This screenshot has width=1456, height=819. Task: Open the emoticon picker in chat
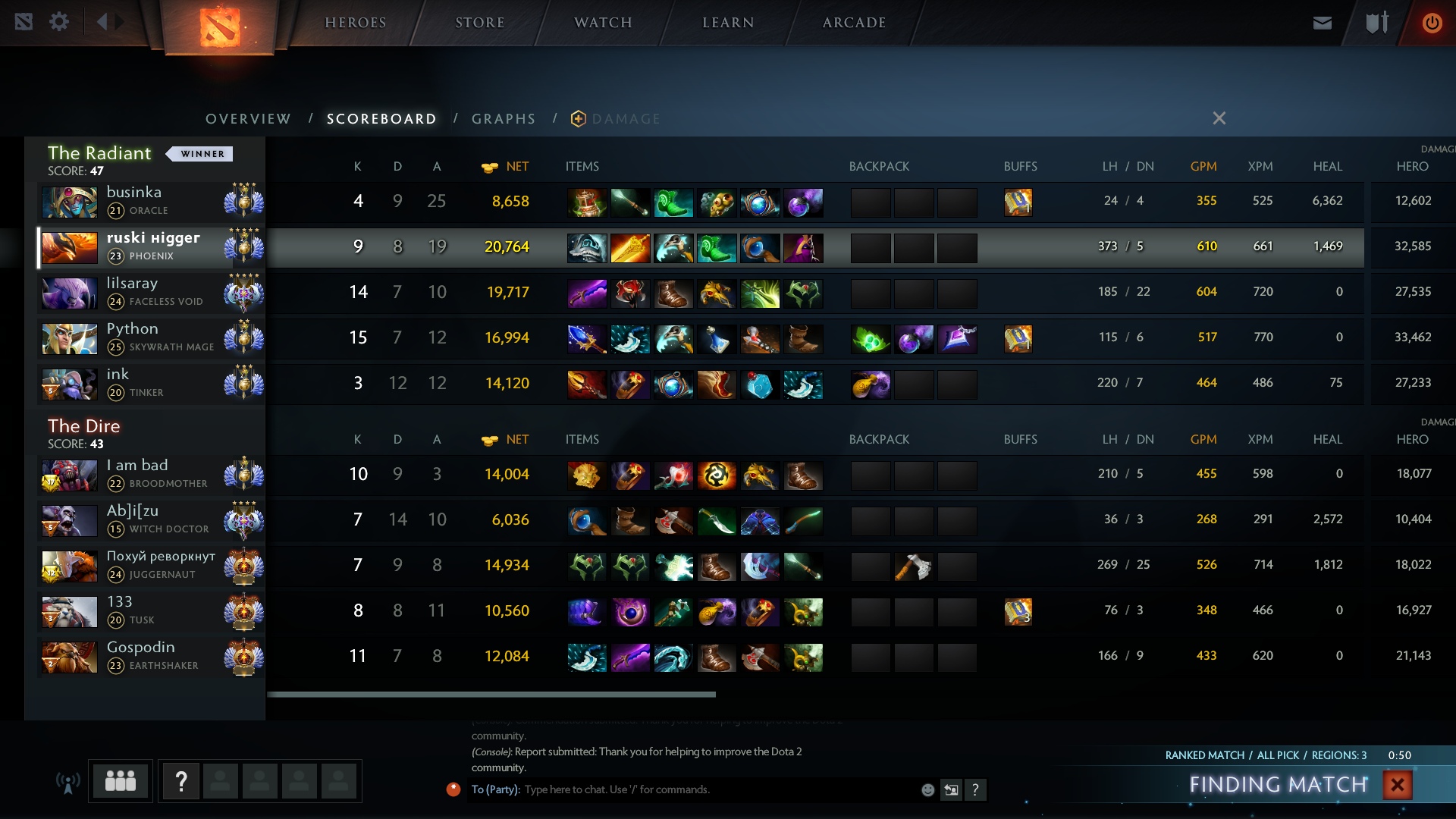point(927,790)
